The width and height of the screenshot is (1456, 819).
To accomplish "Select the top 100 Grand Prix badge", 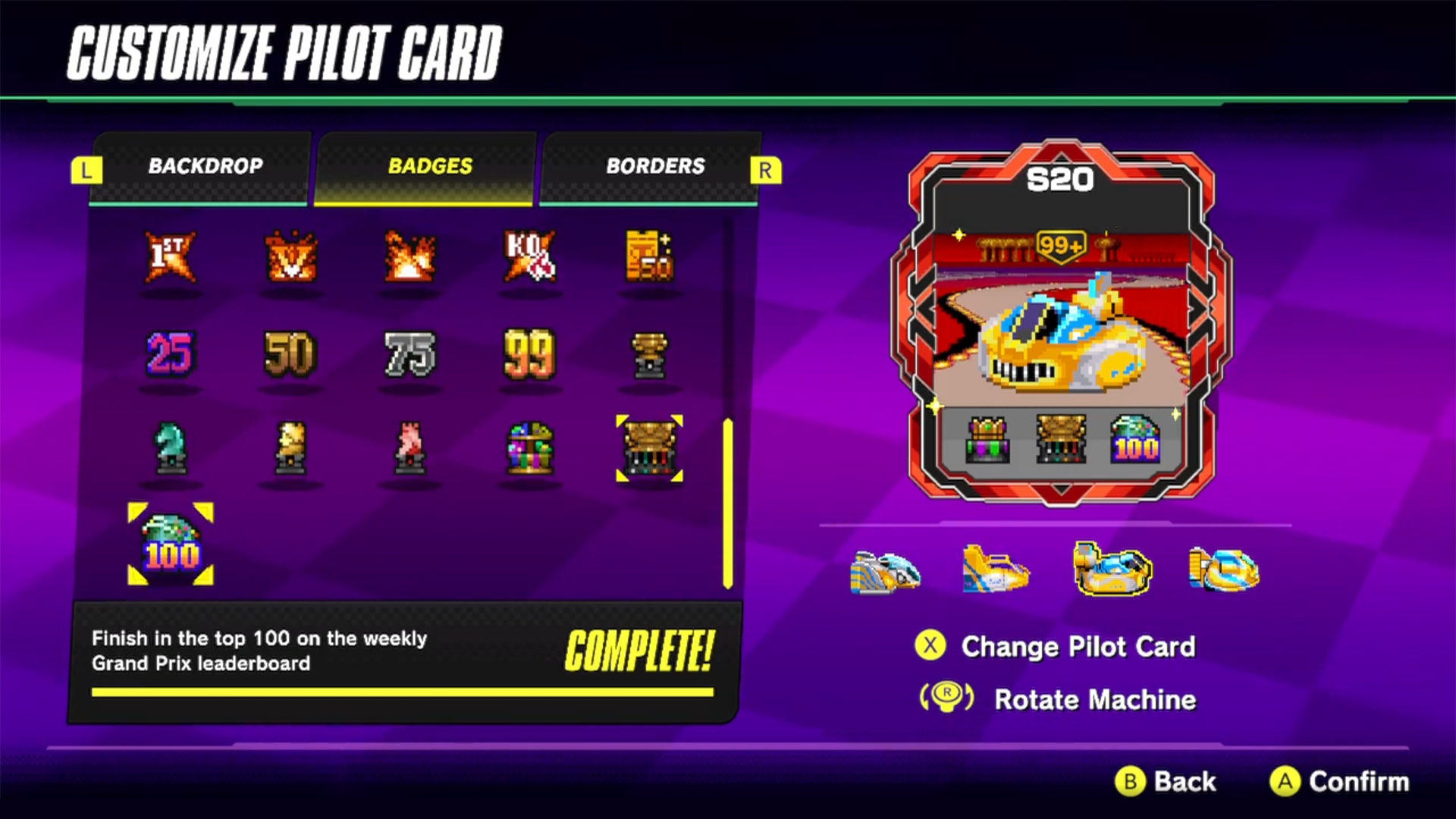I will (169, 542).
